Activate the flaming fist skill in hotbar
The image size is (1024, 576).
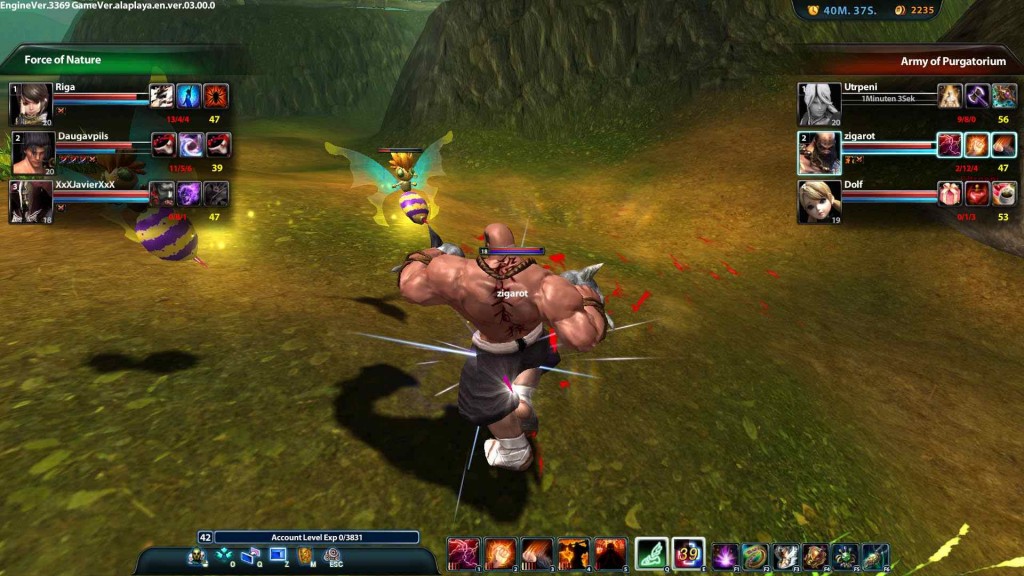point(500,553)
